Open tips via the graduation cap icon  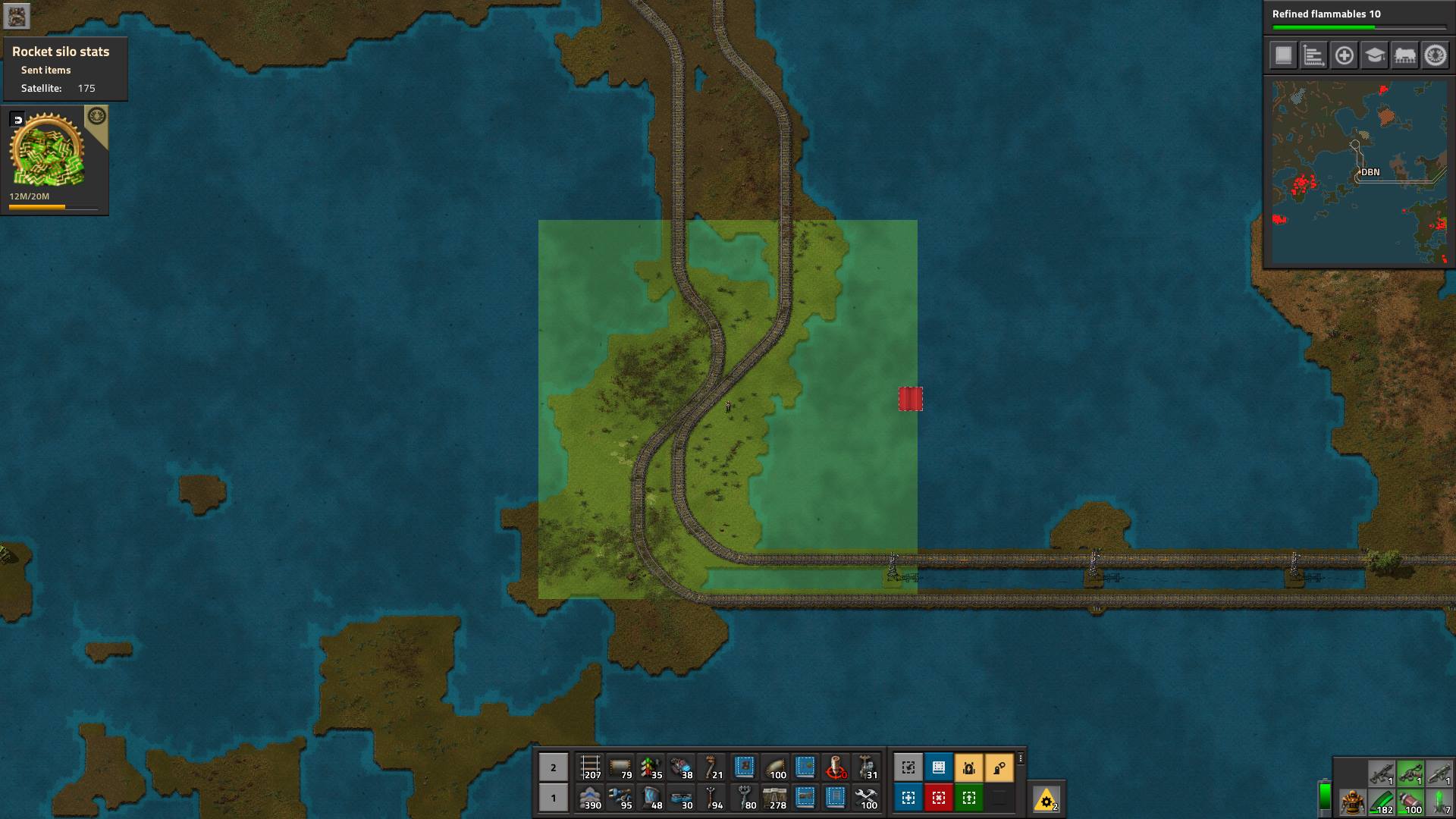click(x=1374, y=55)
